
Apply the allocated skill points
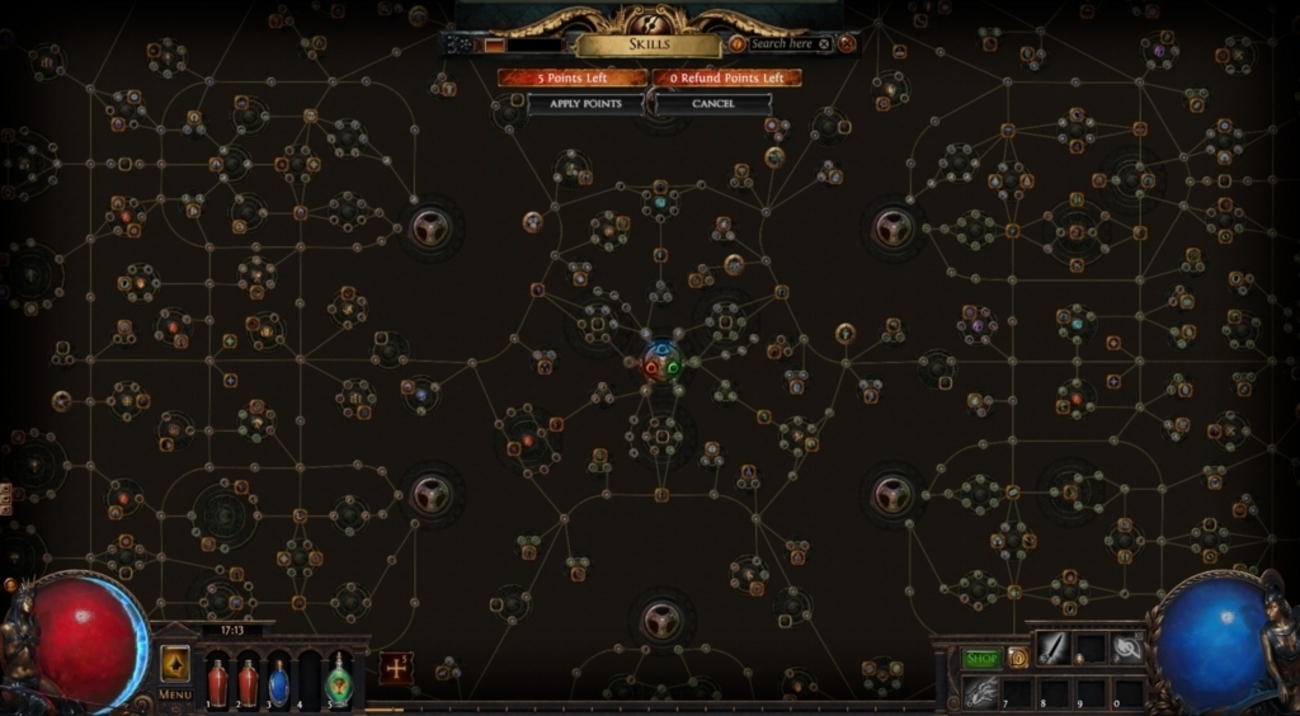point(585,104)
